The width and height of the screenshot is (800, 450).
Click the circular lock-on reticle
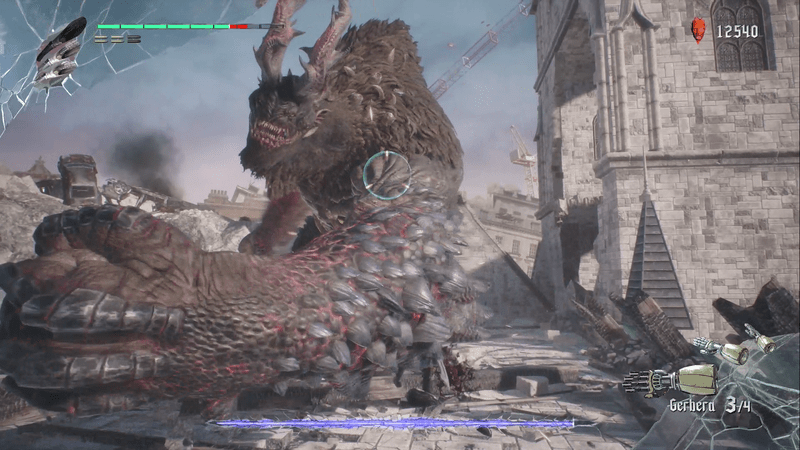coord(386,174)
